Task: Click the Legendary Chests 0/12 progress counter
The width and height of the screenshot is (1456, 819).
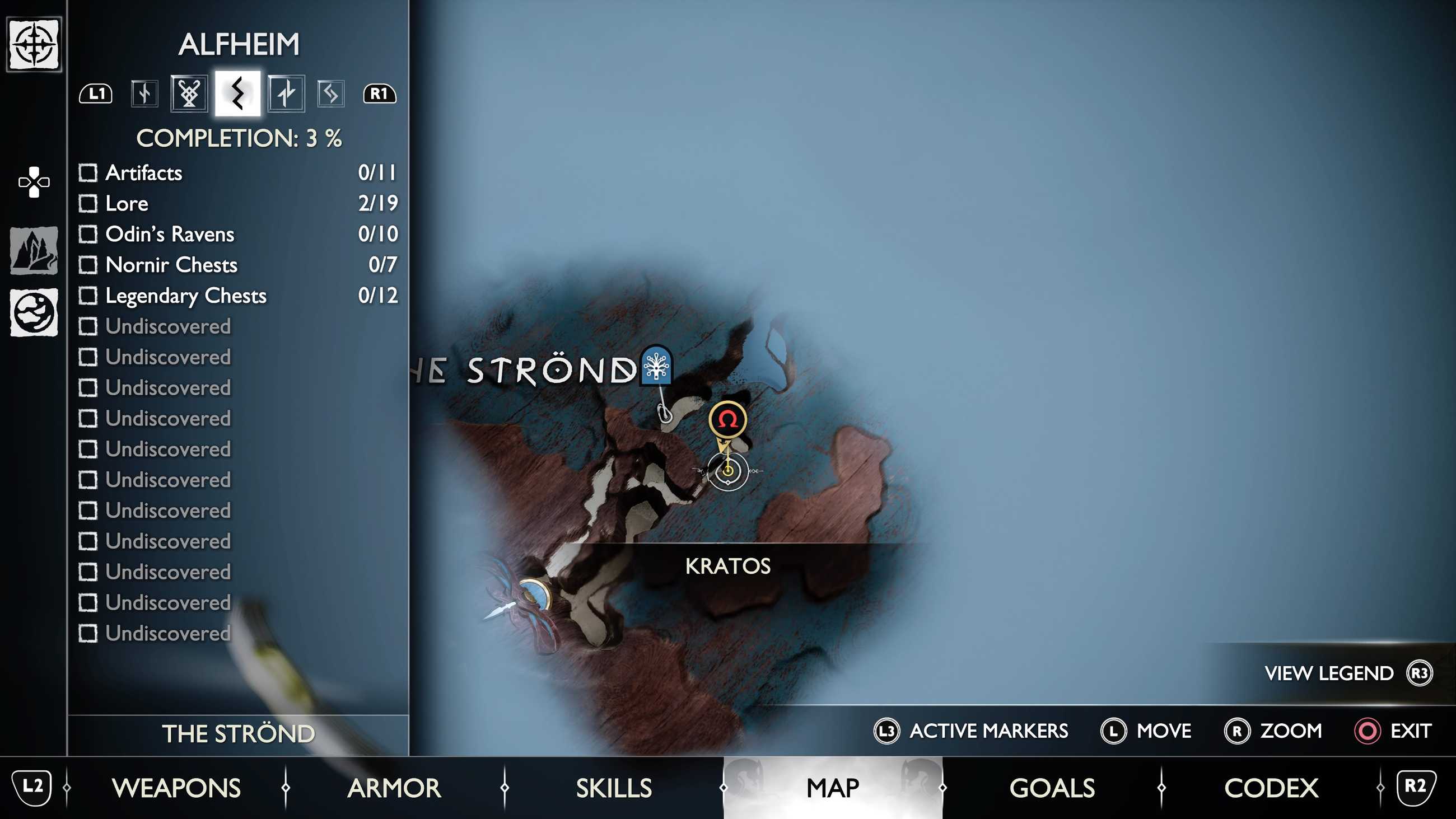Action: pyautogui.click(x=379, y=295)
